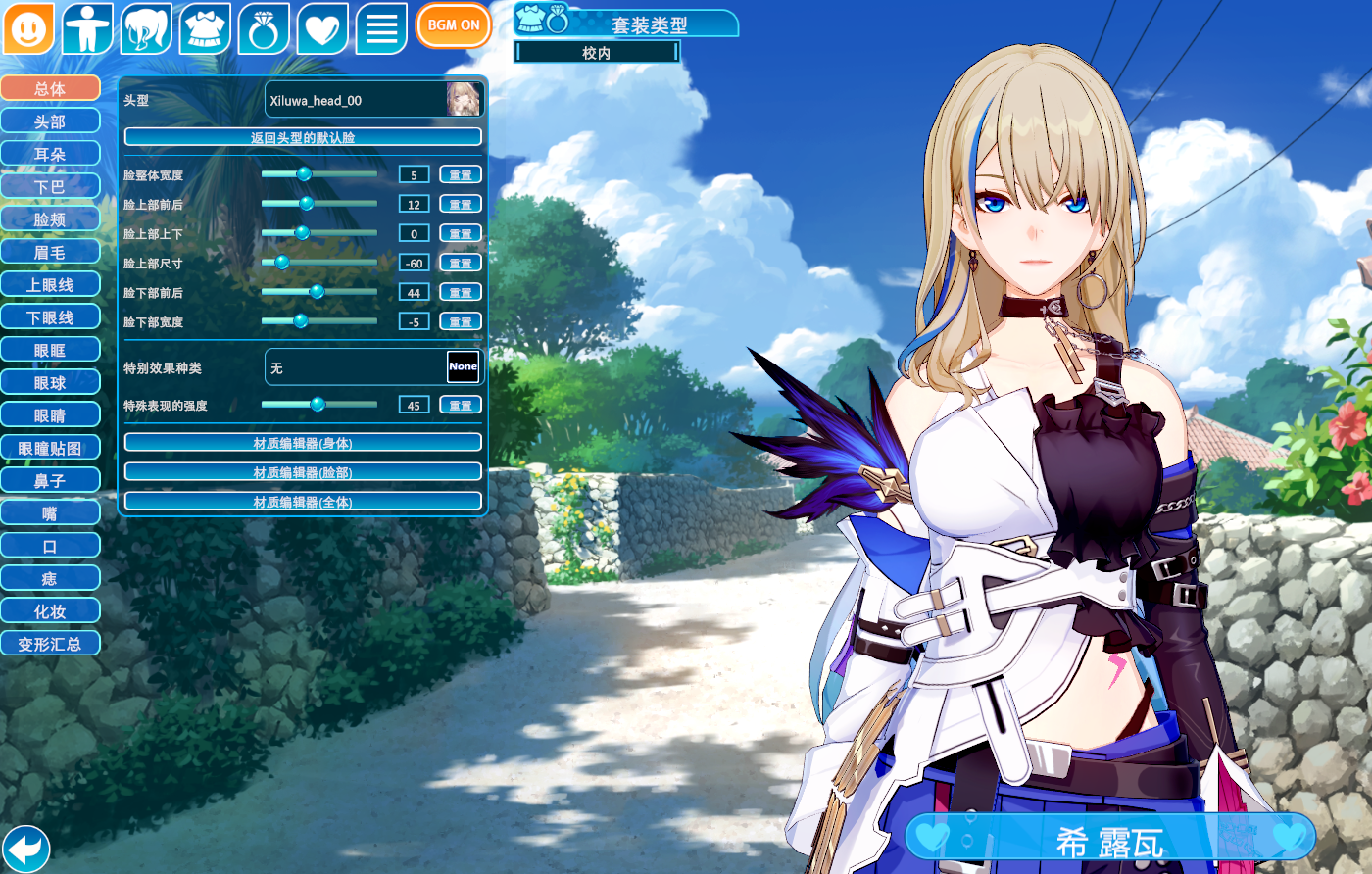The image size is (1372, 874).
Task: Open the 变形汇总 tab
Action: coord(50,644)
